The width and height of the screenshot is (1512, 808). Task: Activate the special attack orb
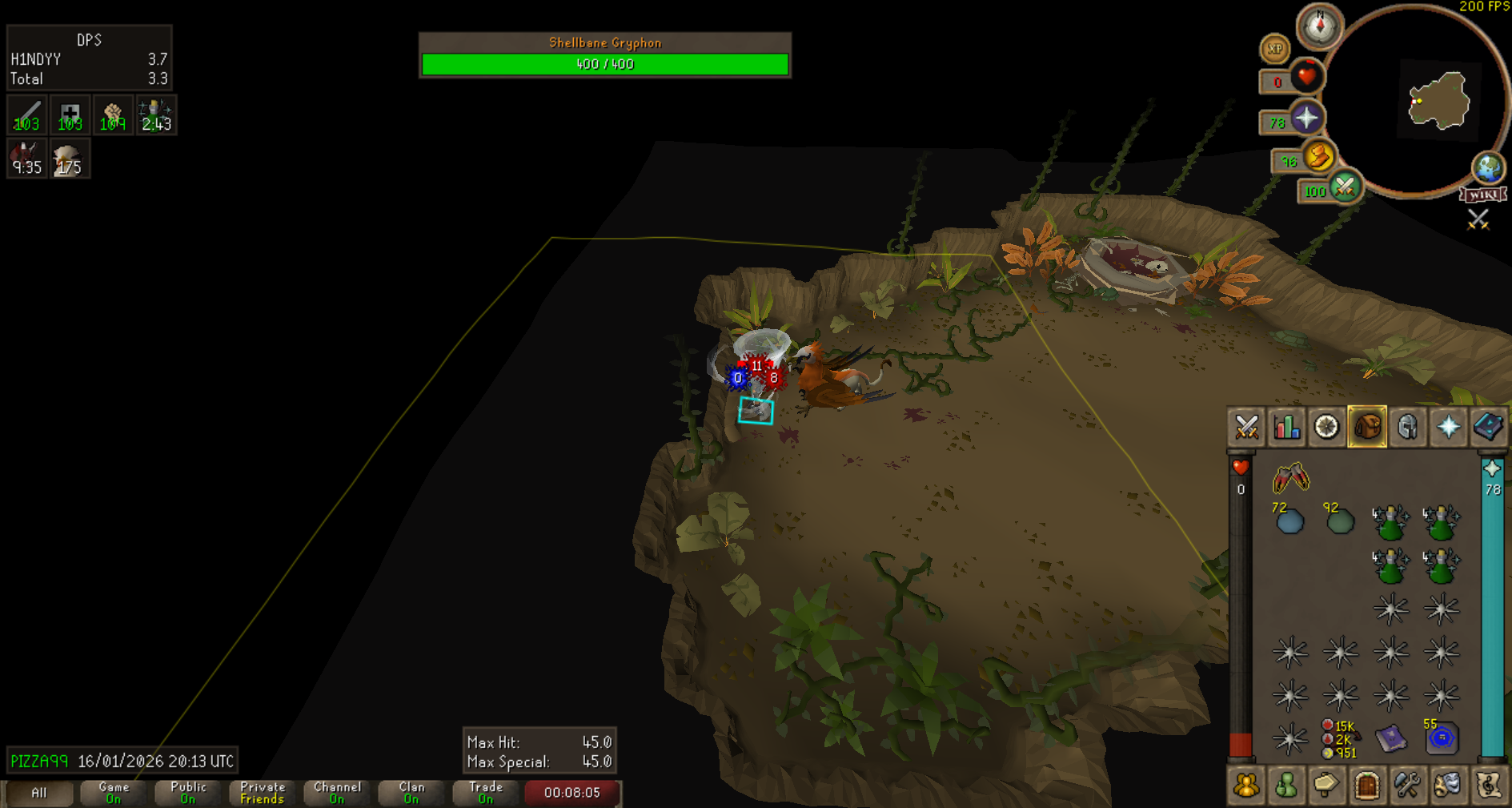1344,187
